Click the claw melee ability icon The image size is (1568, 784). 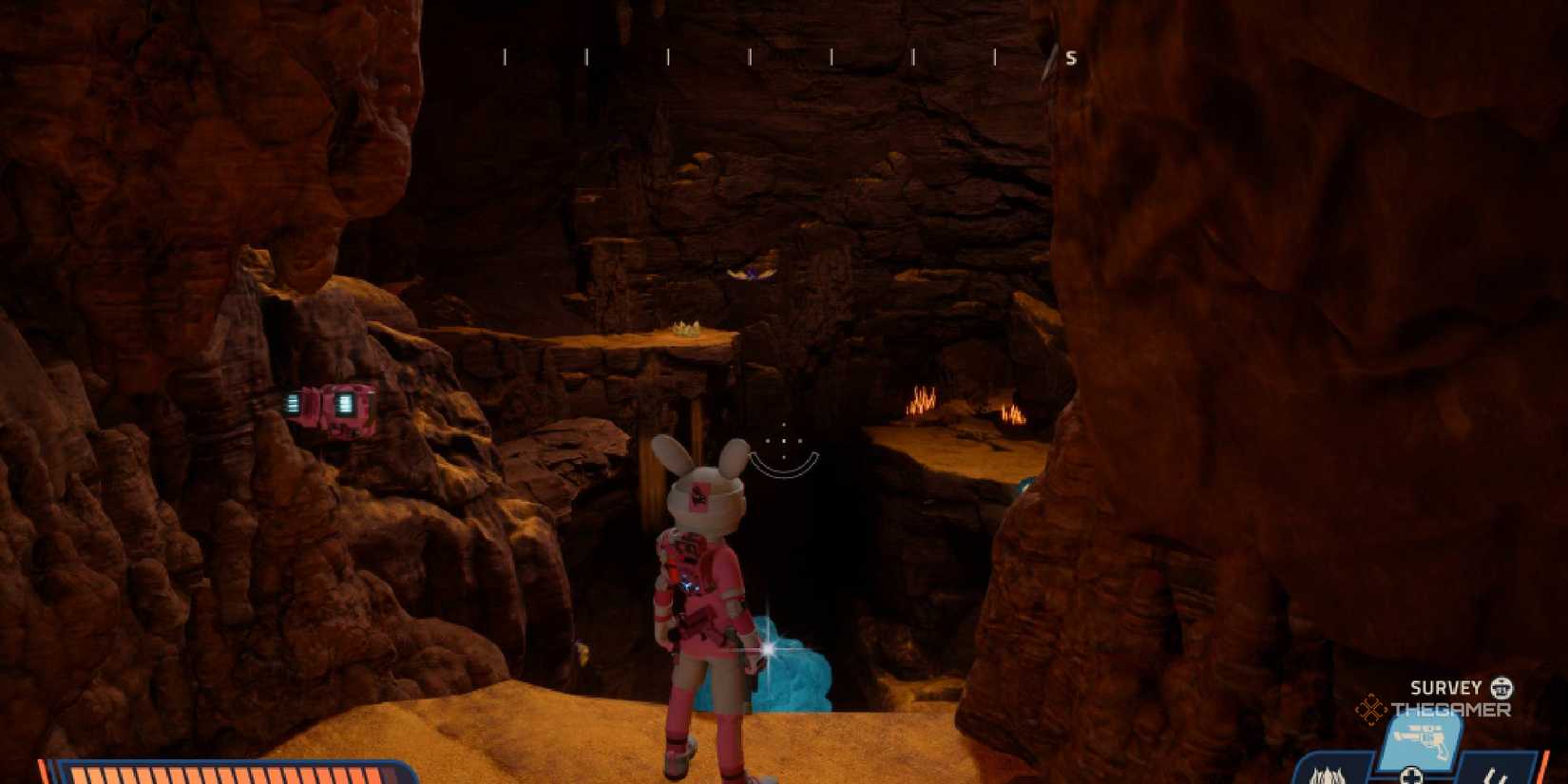tap(1328, 774)
